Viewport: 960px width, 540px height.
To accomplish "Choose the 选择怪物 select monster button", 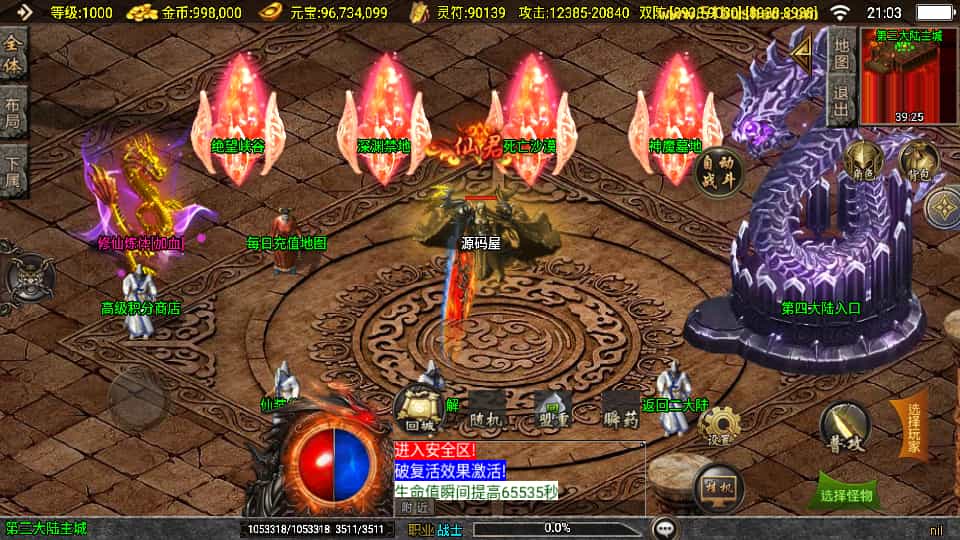I will tap(845, 494).
